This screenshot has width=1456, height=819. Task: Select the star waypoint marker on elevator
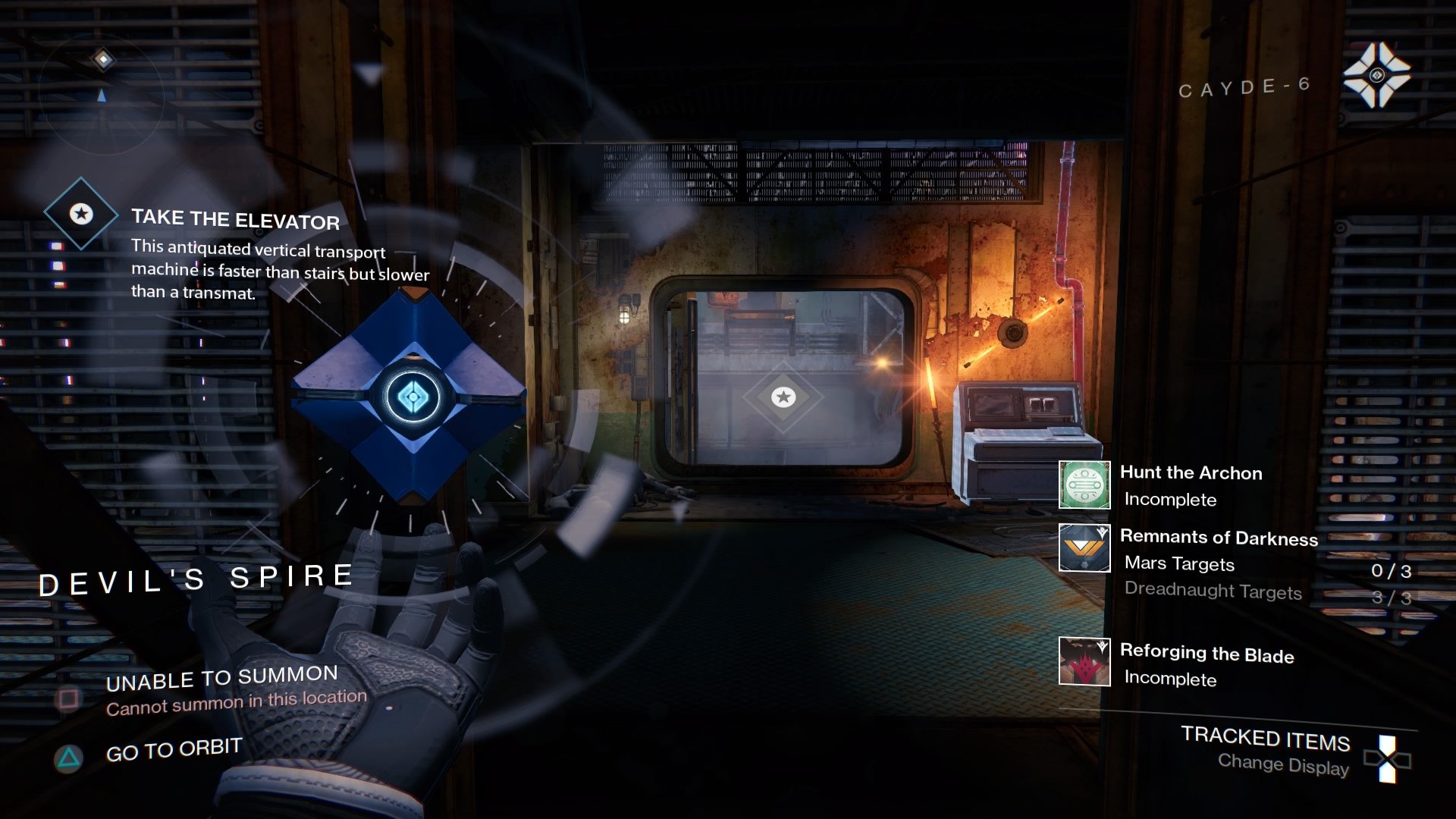pos(783,397)
